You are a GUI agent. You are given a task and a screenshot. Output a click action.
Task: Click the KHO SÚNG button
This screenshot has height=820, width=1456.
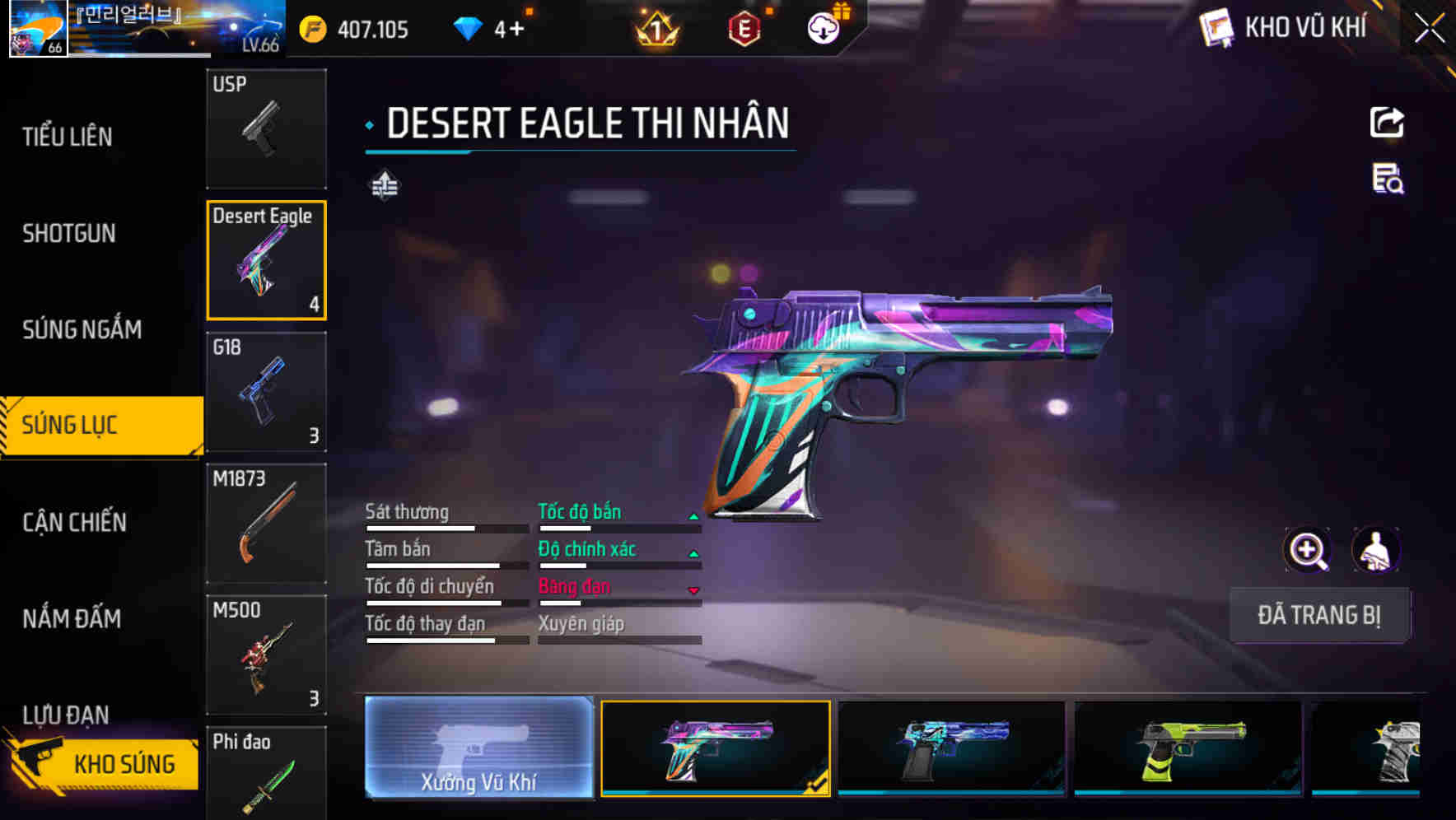(122, 762)
